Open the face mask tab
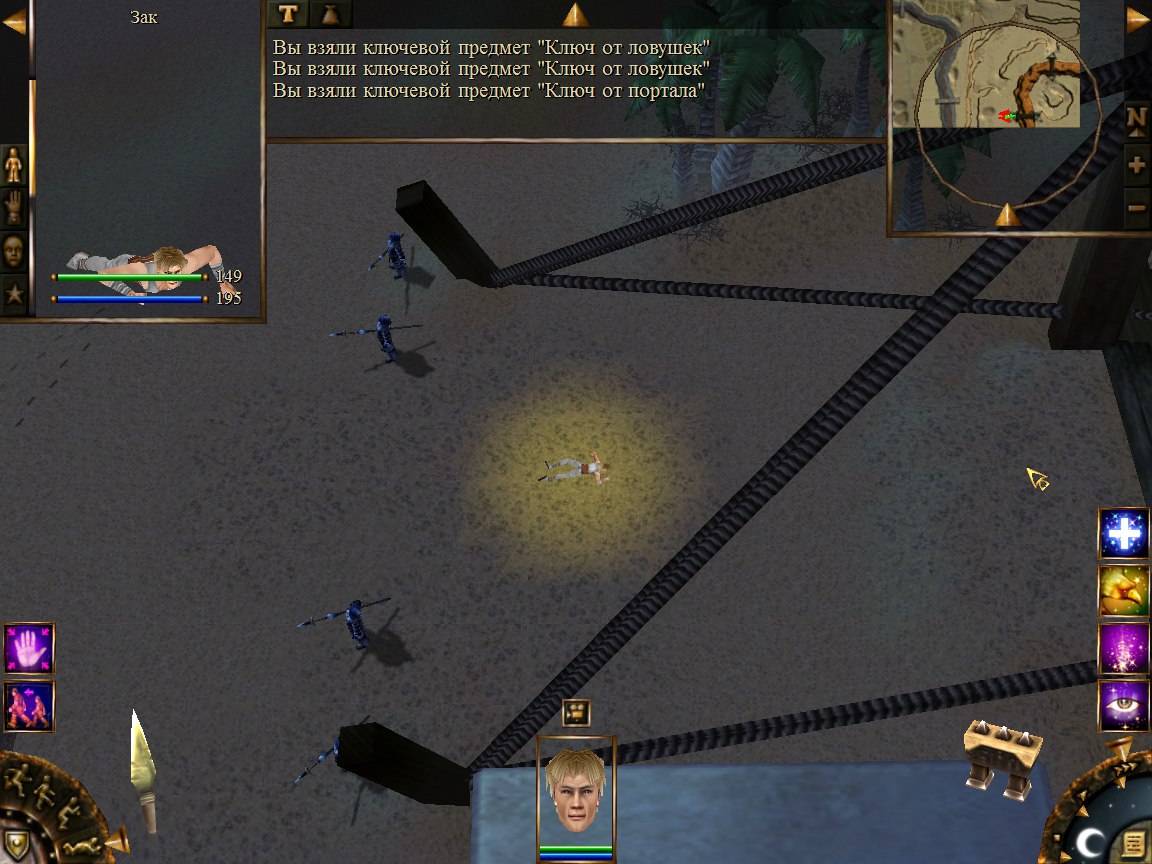This screenshot has height=864, width=1152. (x=14, y=251)
